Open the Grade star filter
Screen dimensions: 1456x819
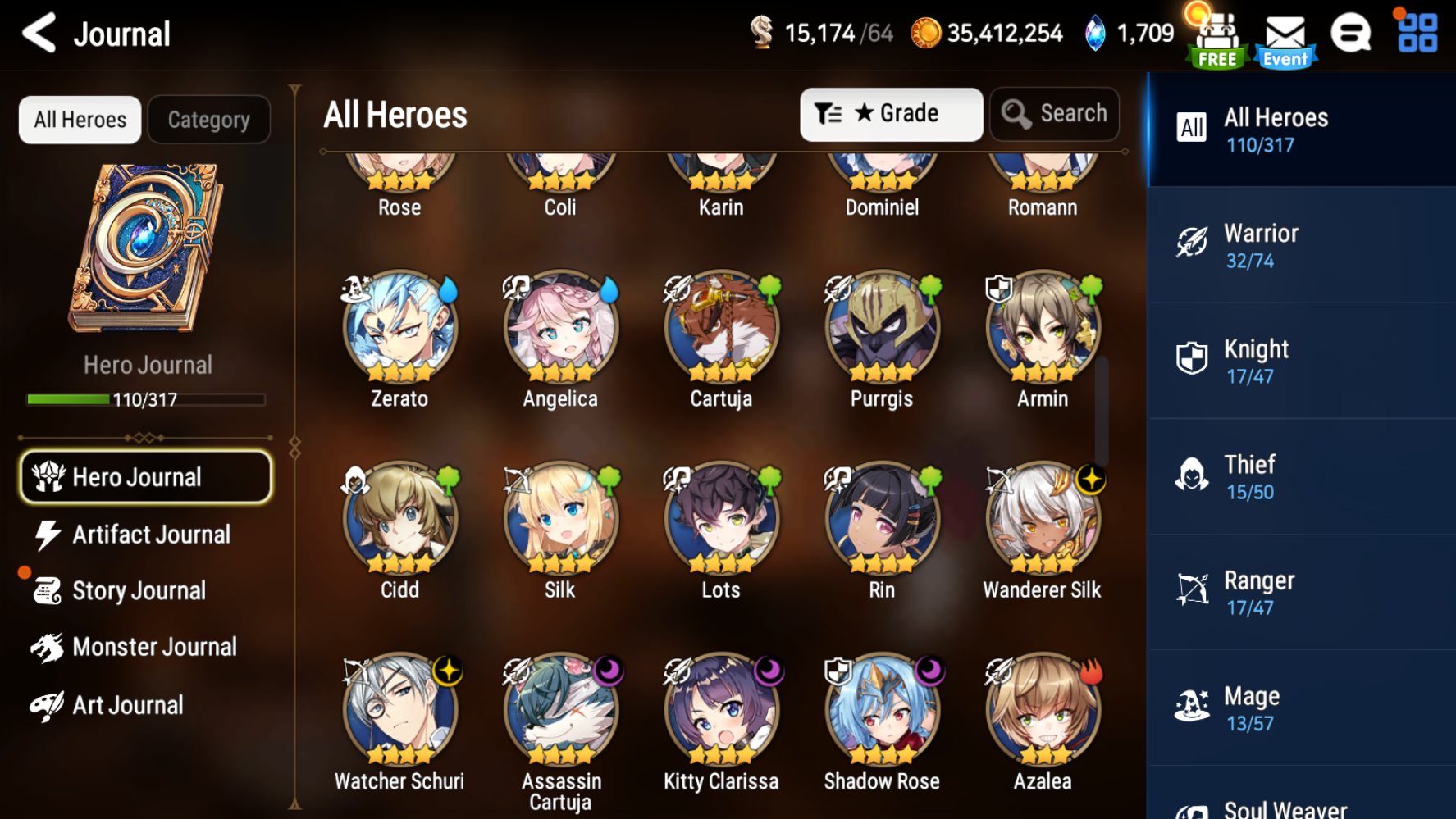(x=891, y=114)
